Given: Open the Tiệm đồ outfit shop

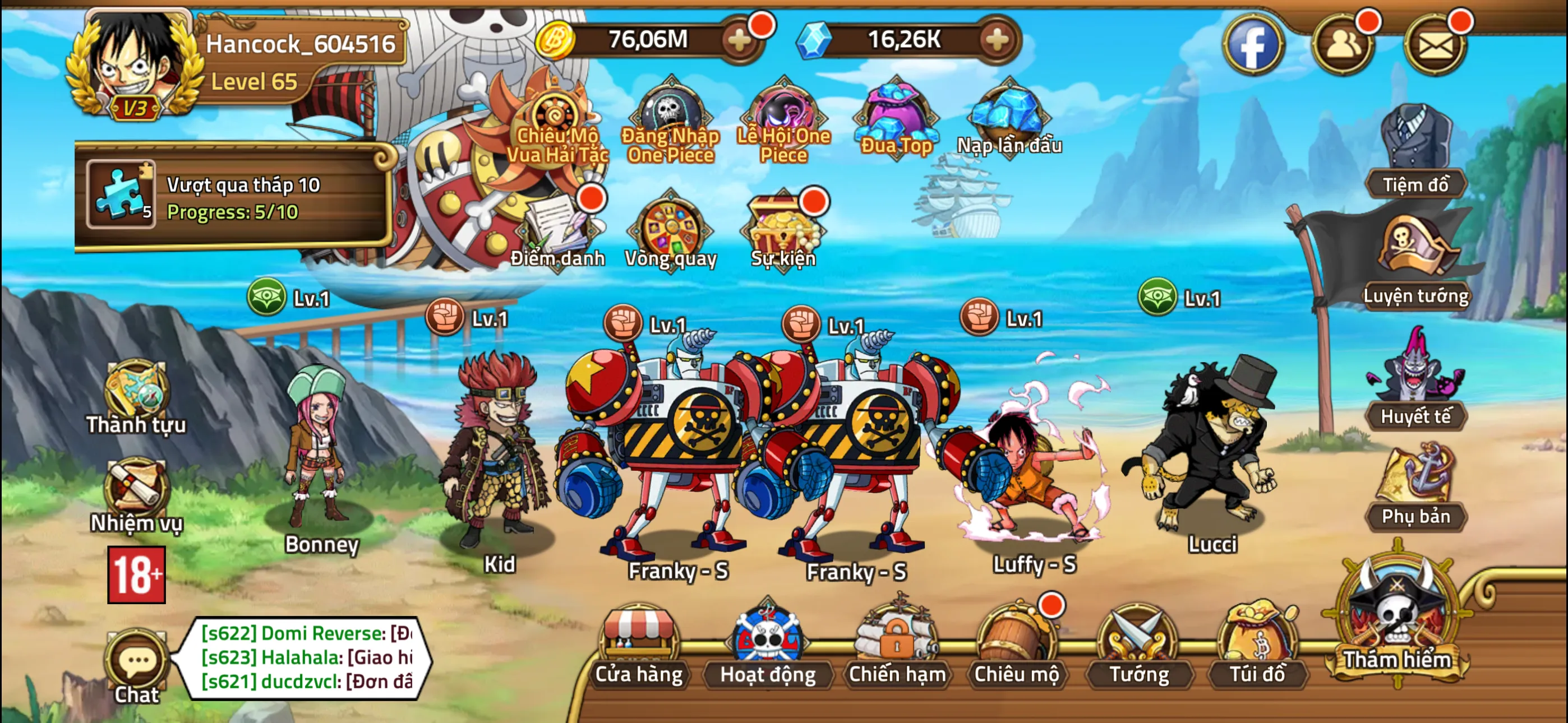Looking at the screenshot, I should pyautogui.click(x=1415, y=152).
